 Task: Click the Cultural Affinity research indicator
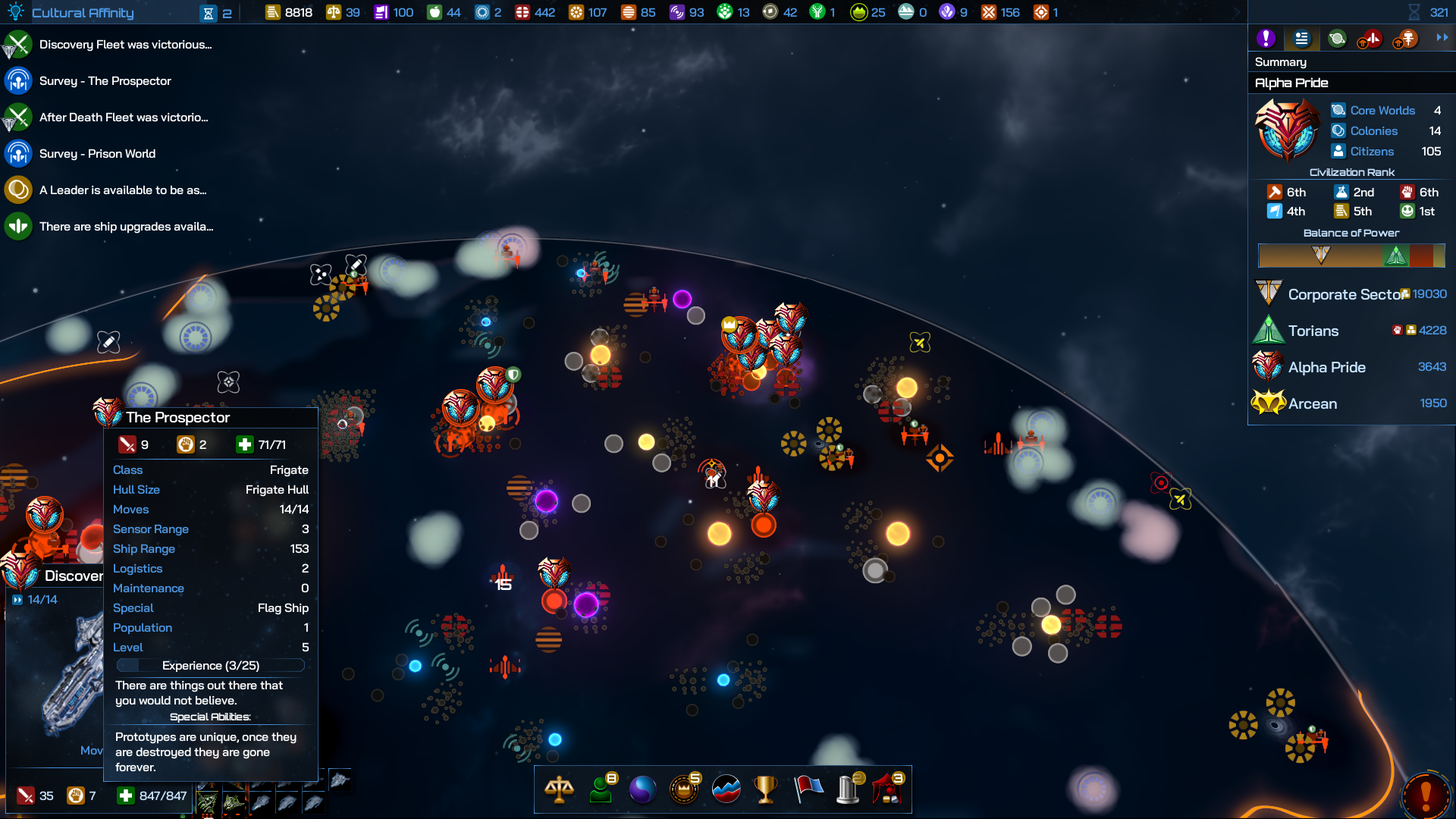pyautogui.click(x=82, y=13)
